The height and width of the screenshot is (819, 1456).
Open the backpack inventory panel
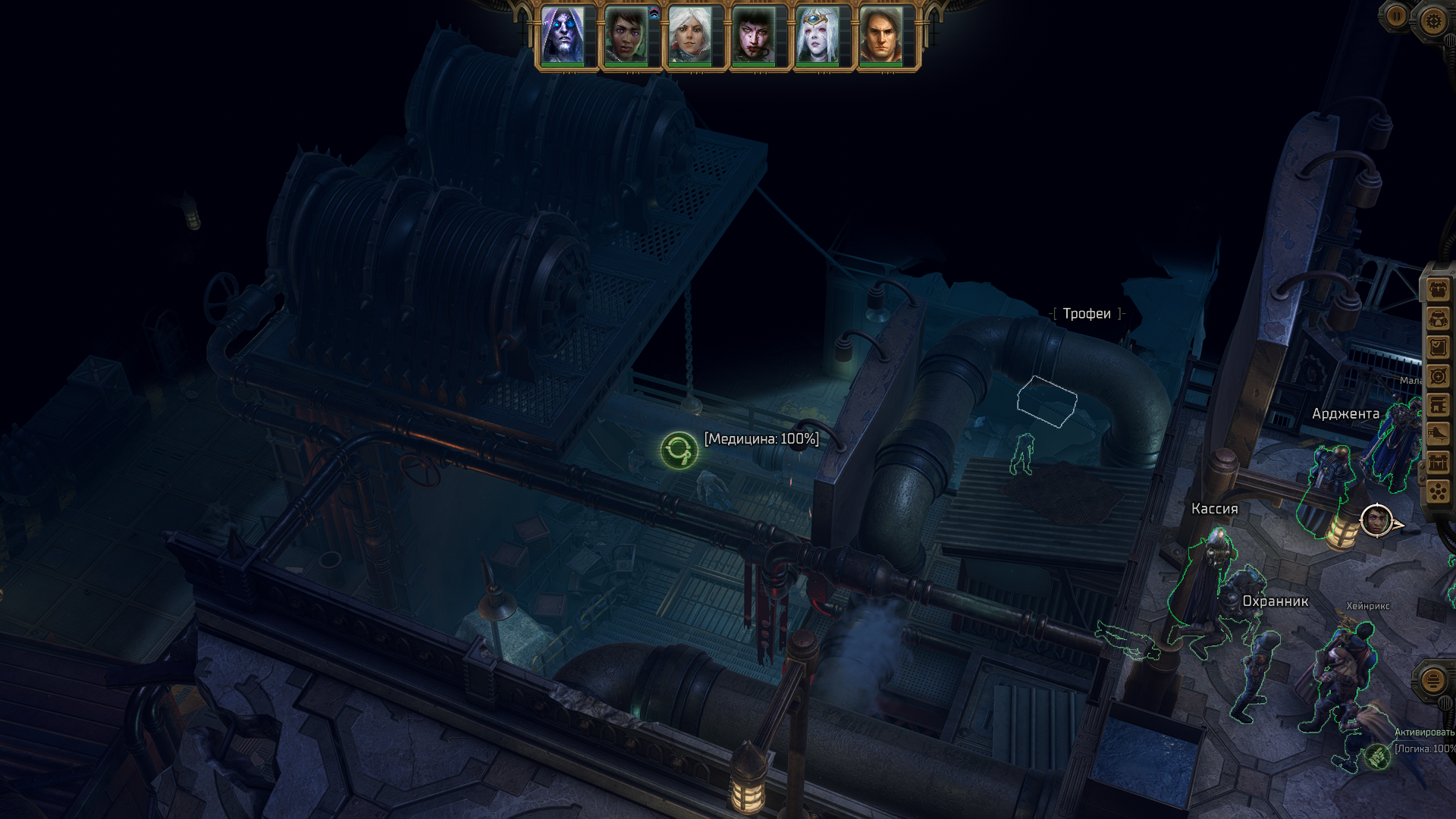coord(1438,290)
